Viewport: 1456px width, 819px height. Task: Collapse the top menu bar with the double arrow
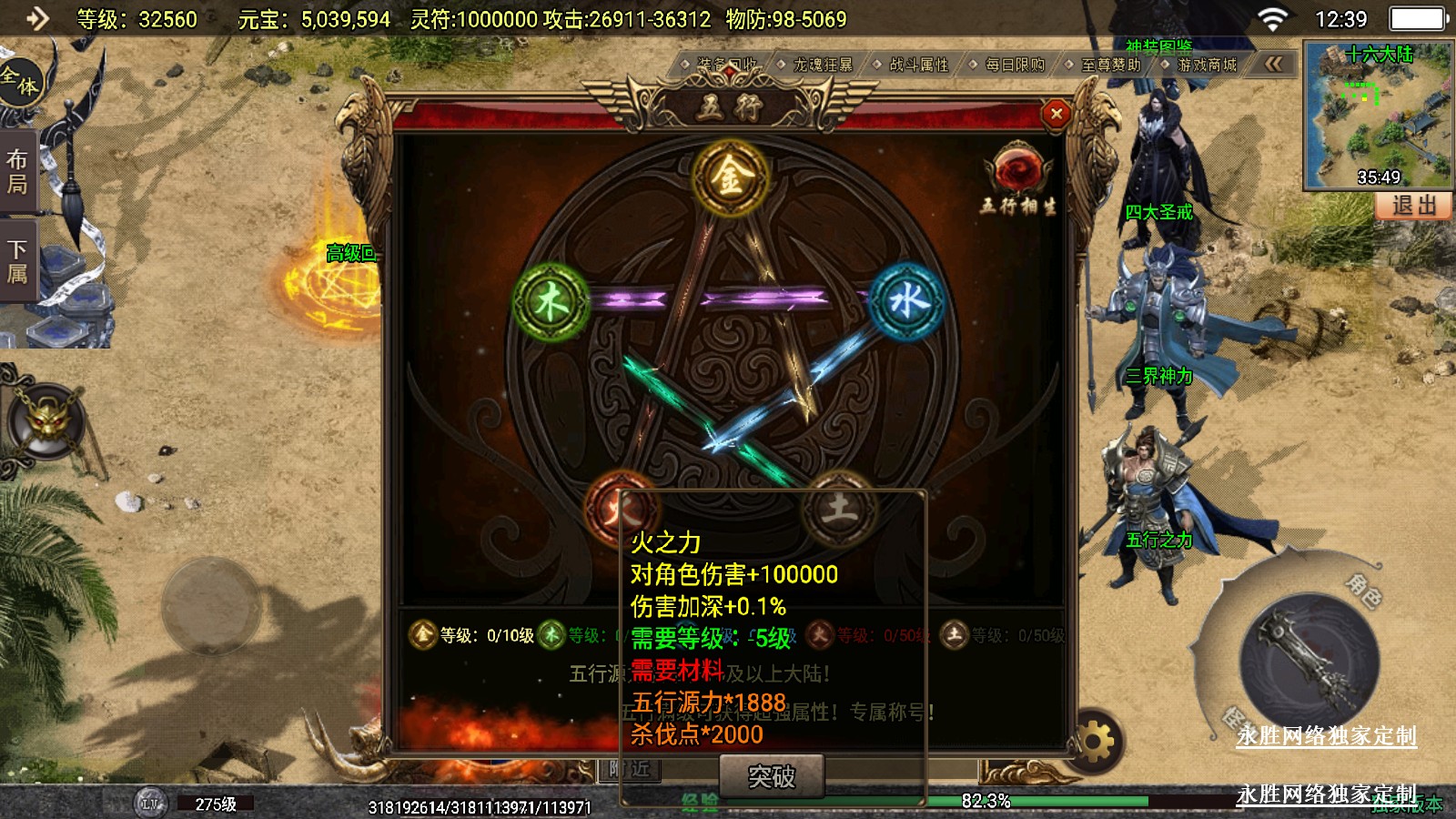[1273, 64]
